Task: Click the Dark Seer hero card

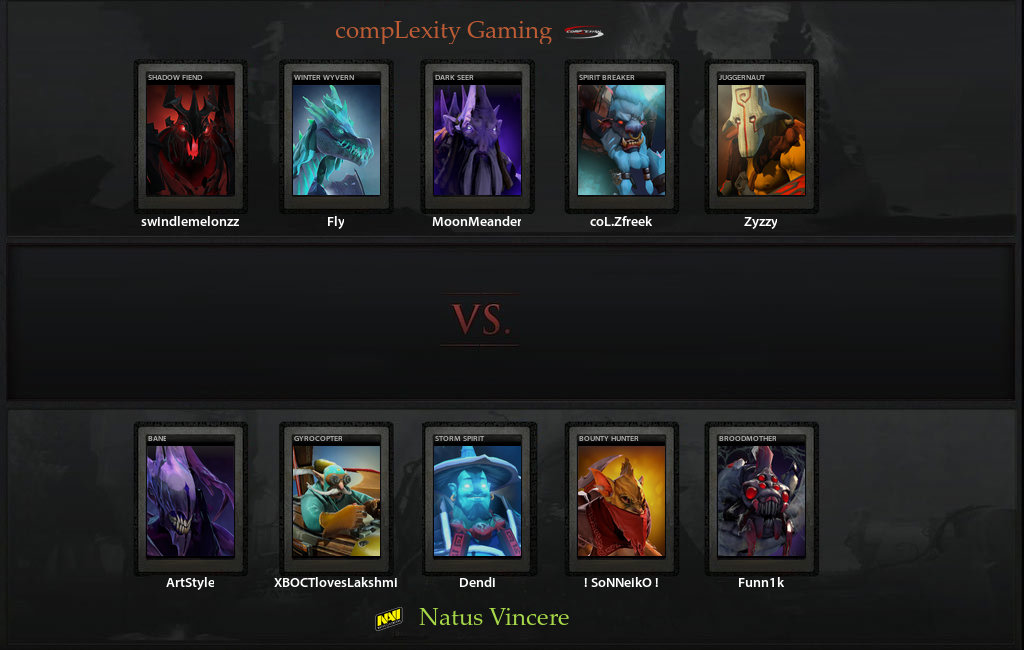Action: point(477,136)
